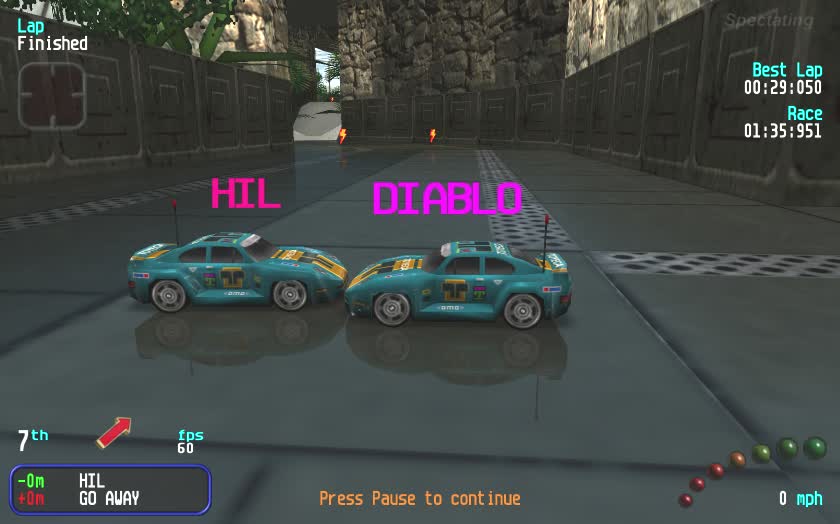Viewport: 840px width, 524px height.
Task: Click the red direction arrow indicator
Action: (114, 432)
